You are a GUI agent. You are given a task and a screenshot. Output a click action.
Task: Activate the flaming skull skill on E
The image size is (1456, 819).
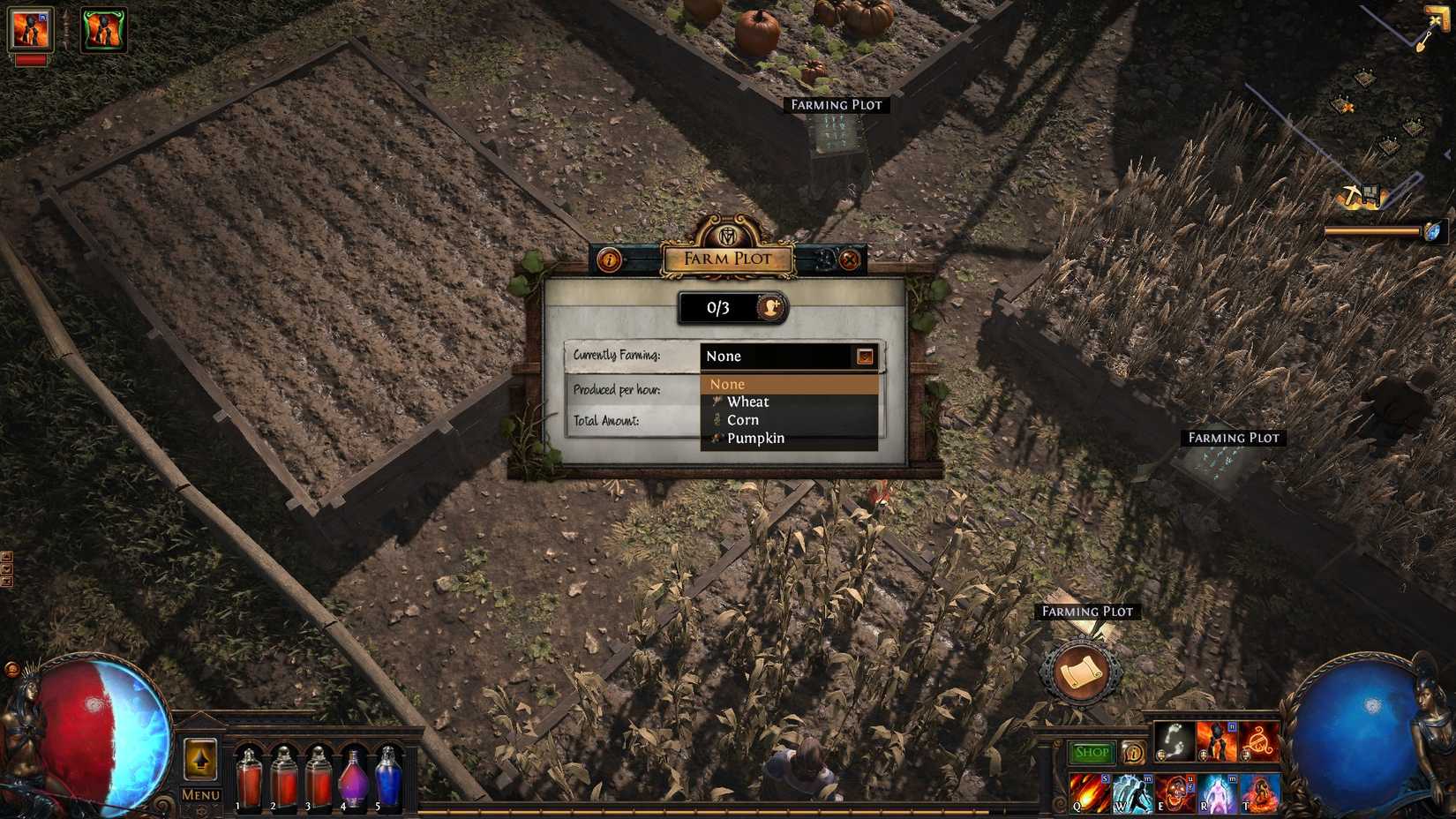pos(1177,793)
